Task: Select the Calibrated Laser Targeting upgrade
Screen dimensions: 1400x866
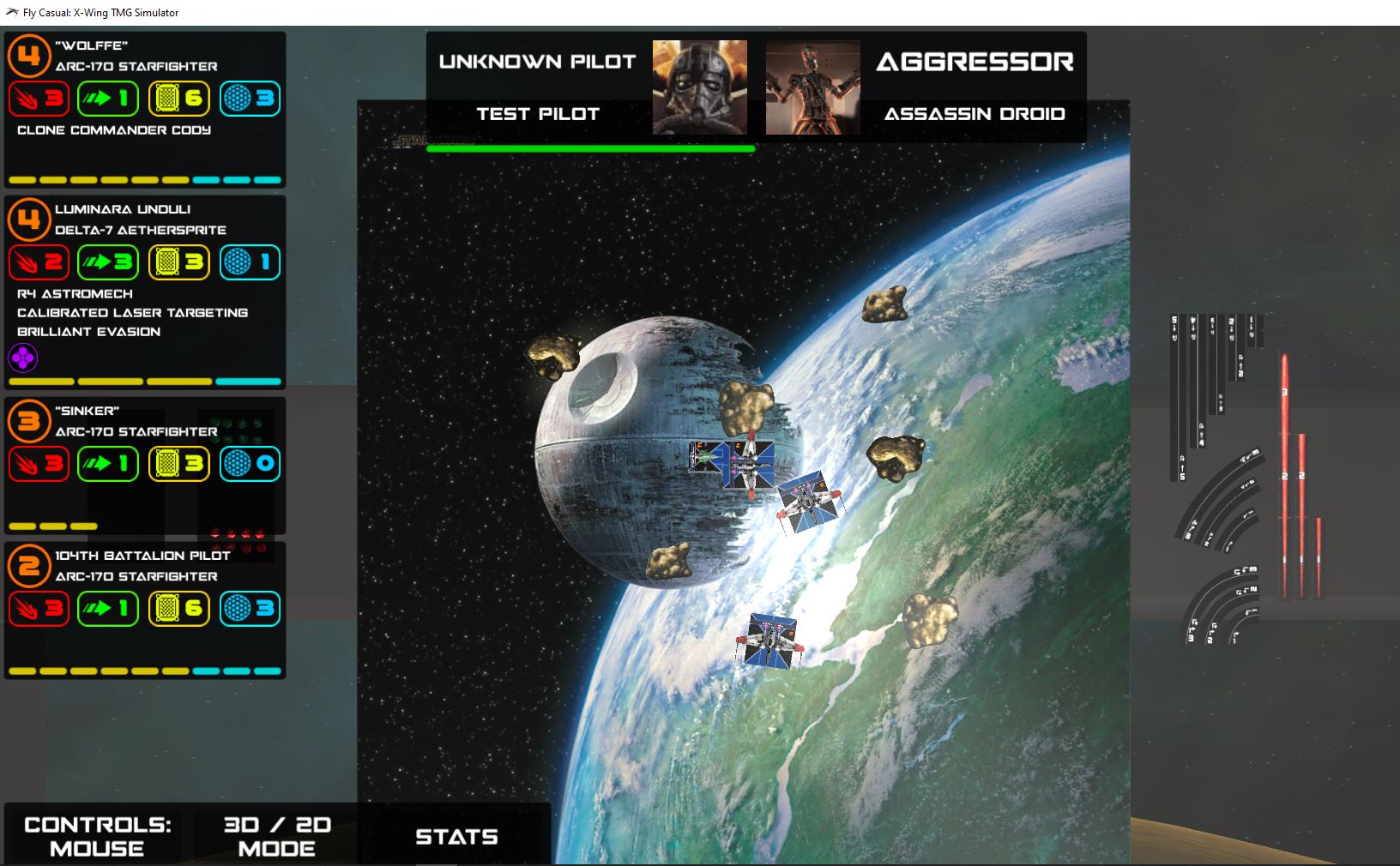Action: (x=132, y=313)
